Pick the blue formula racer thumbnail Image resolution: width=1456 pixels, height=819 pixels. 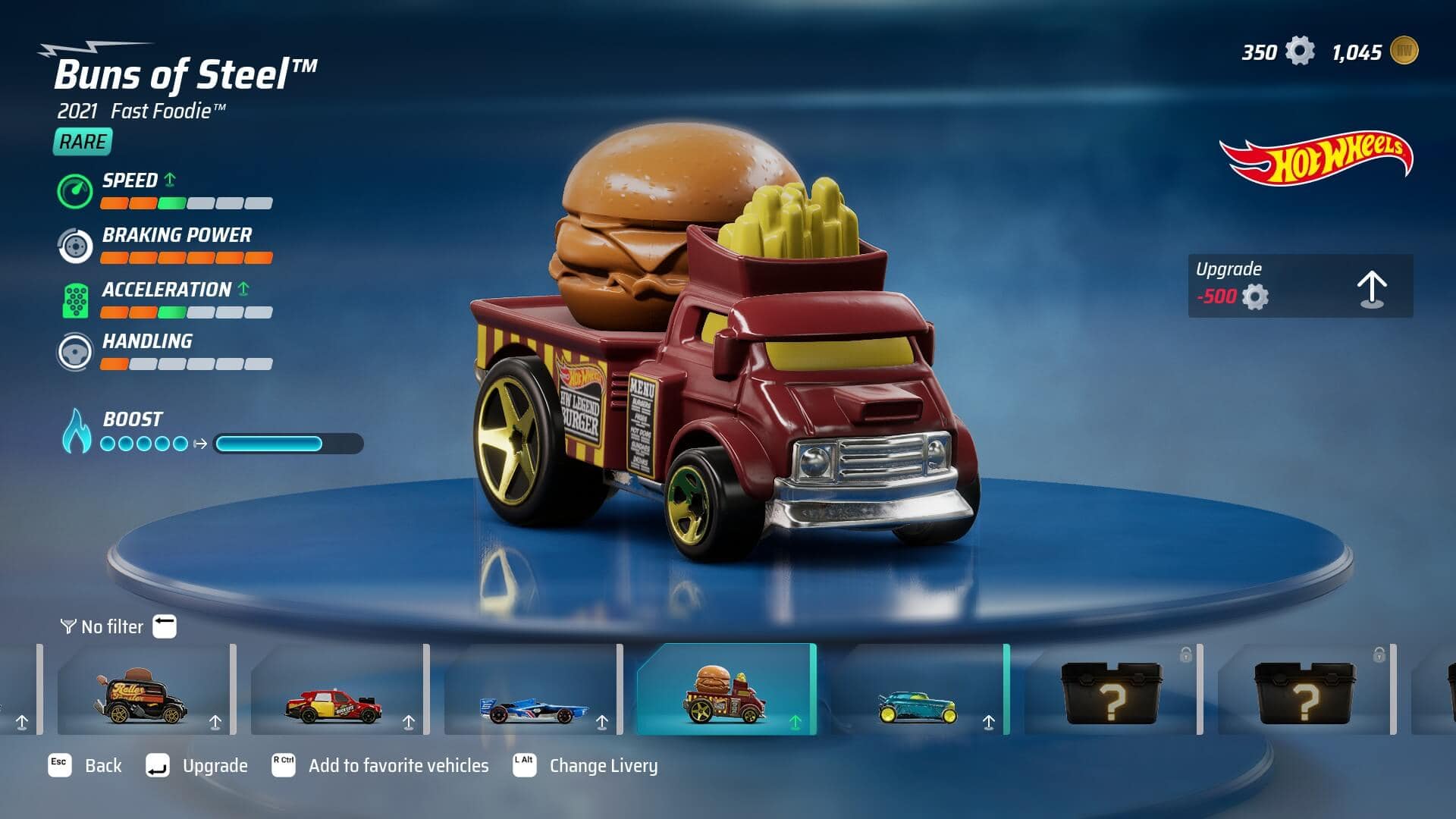pos(531,690)
